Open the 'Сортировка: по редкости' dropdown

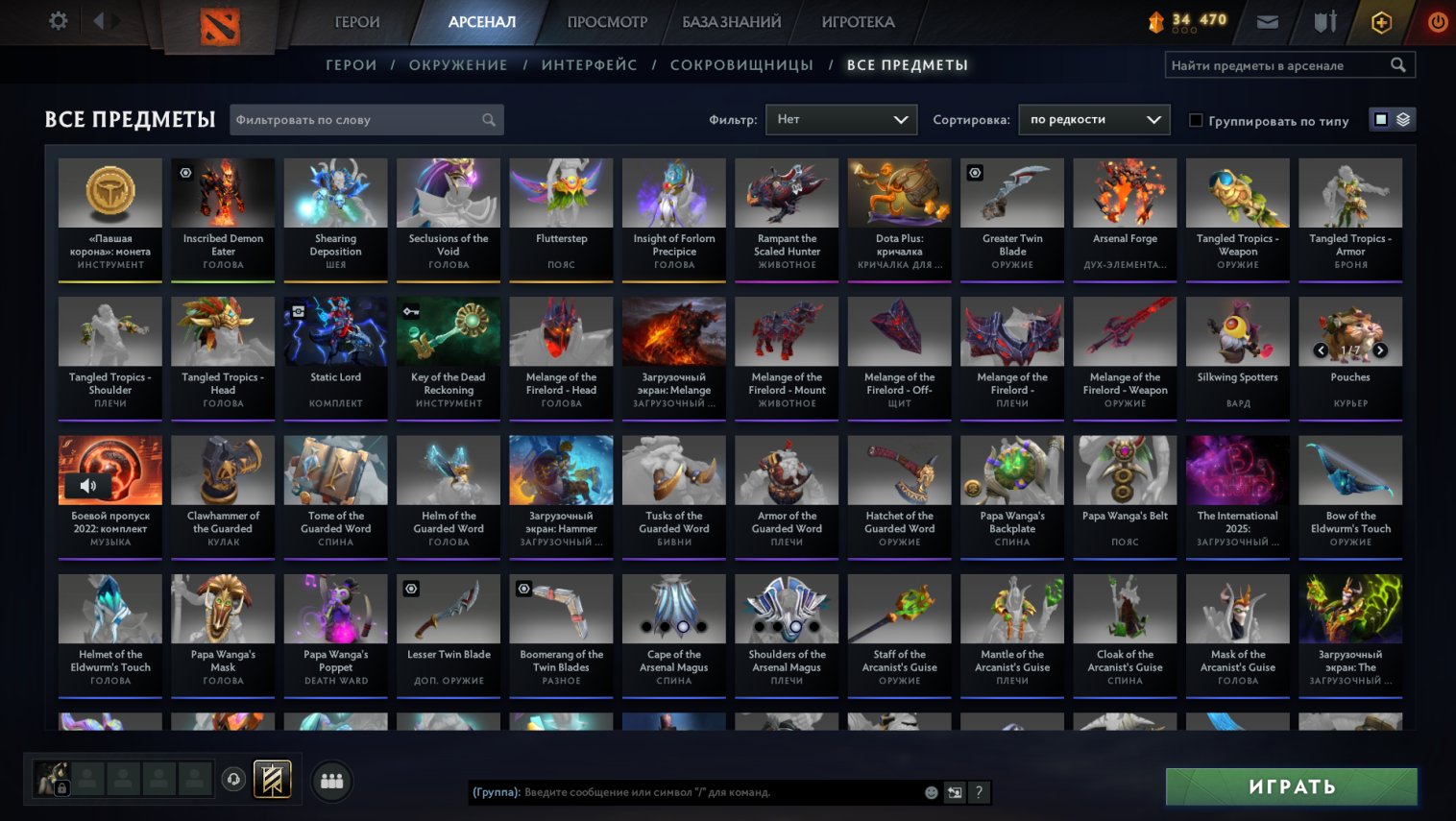[1094, 119]
